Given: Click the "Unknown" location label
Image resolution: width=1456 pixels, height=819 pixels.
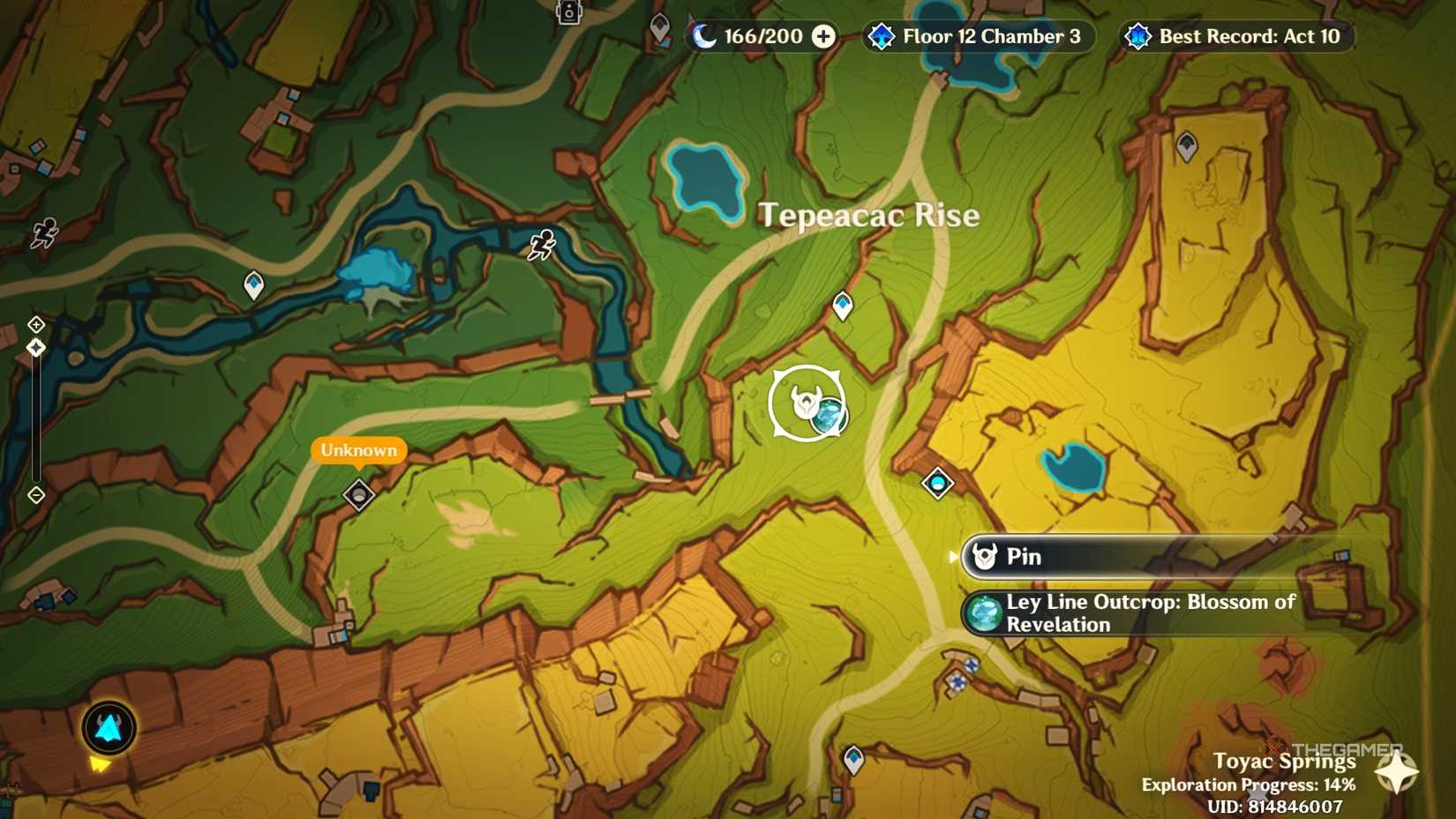Looking at the screenshot, I should pyautogui.click(x=357, y=450).
